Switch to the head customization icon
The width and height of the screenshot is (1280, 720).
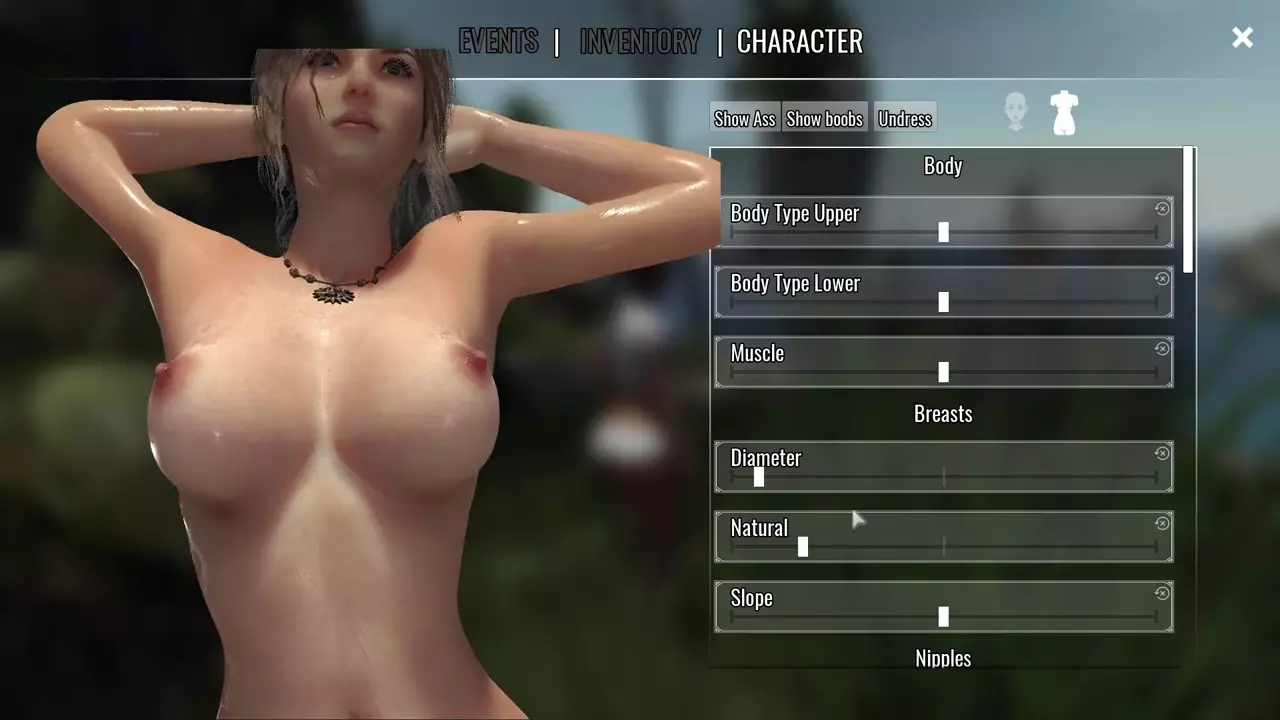point(1016,111)
